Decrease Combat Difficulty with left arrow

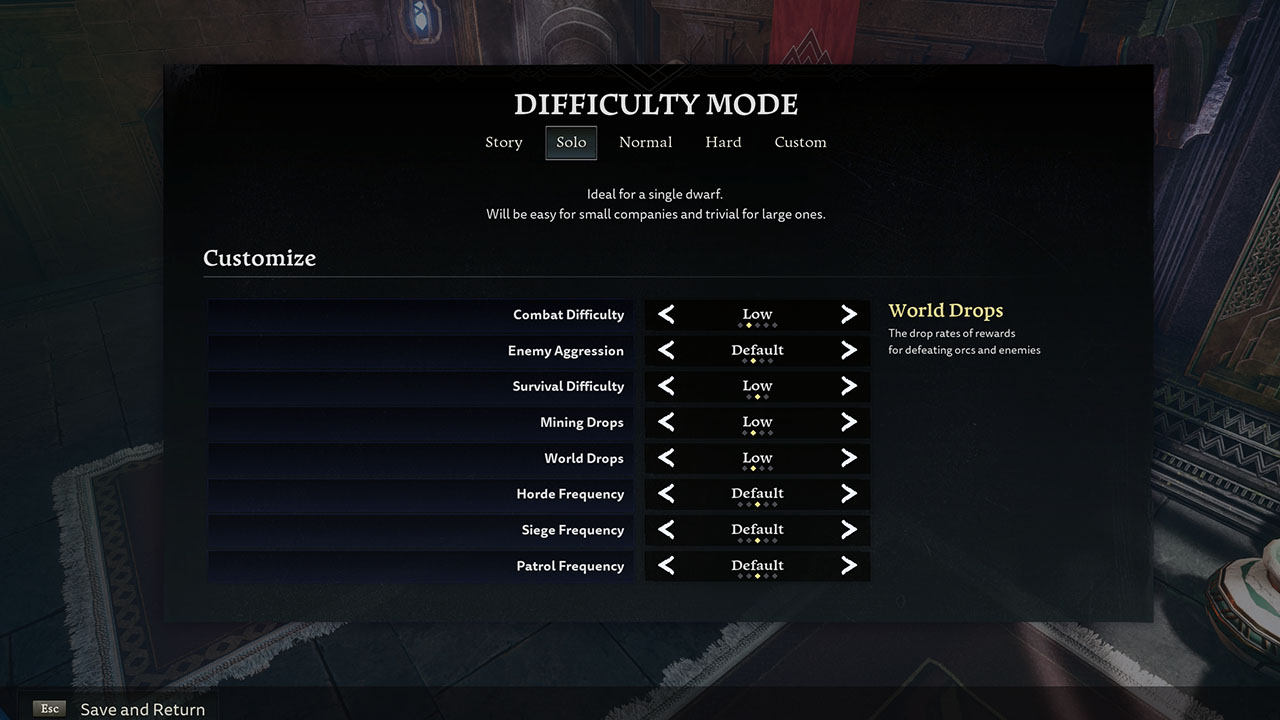click(666, 315)
